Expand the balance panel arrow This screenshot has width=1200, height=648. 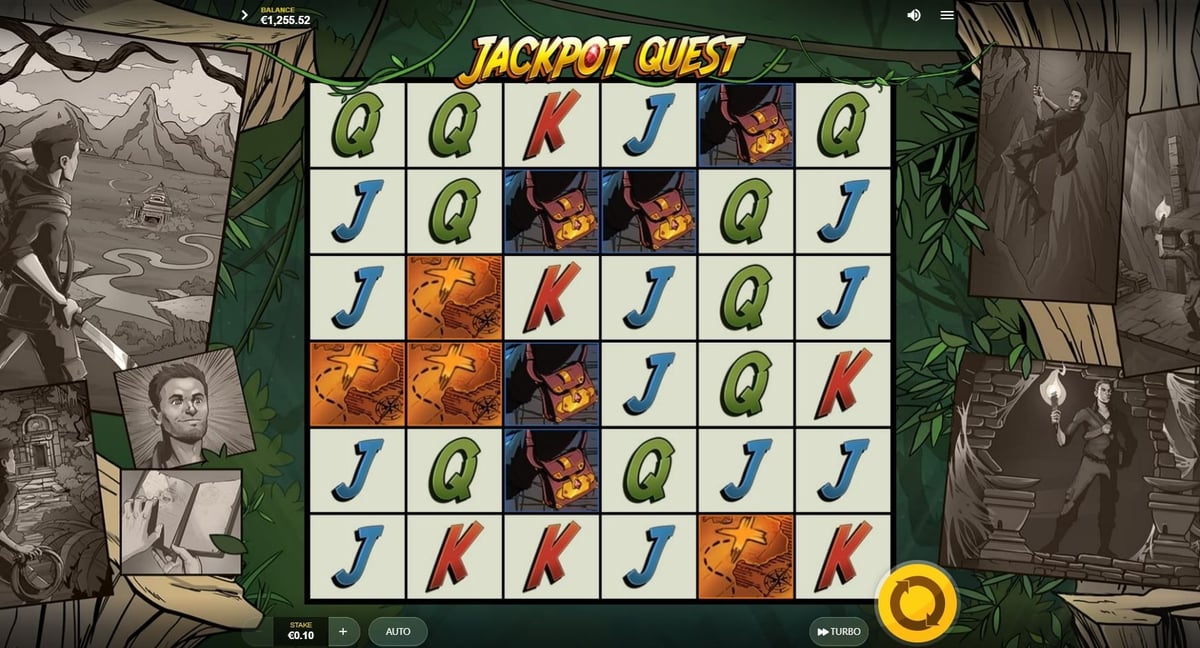click(245, 15)
